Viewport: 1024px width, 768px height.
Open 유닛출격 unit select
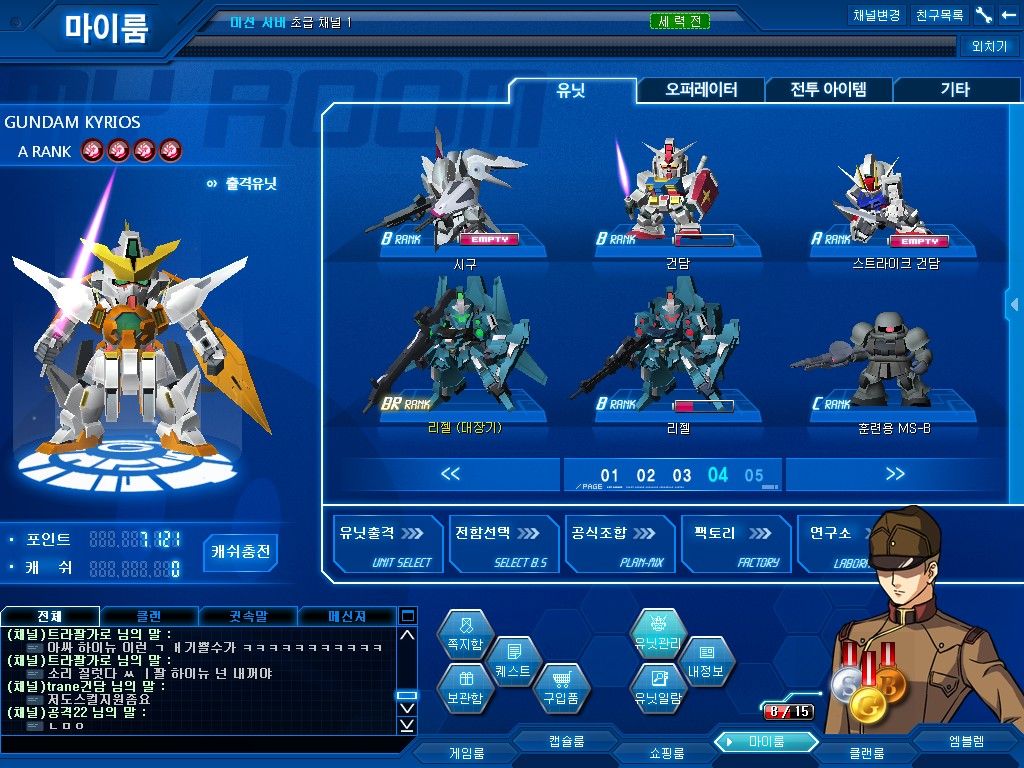[x=385, y=545]
